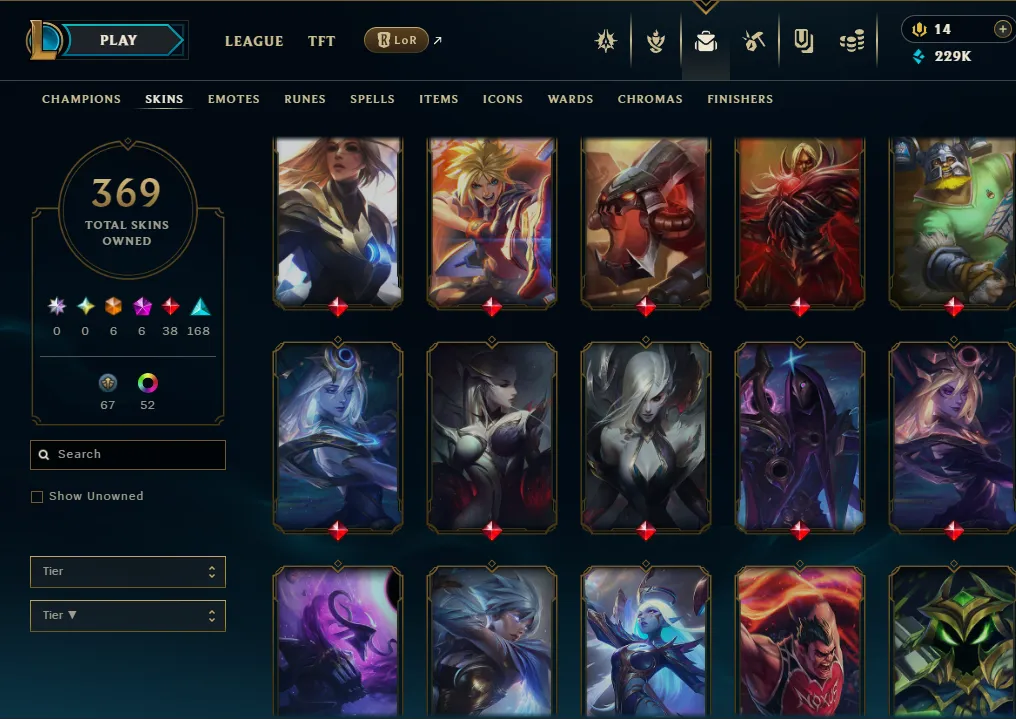Screen dimensions: 1016x719
Task: Open the Wards tab
Action: coord(570,99)
